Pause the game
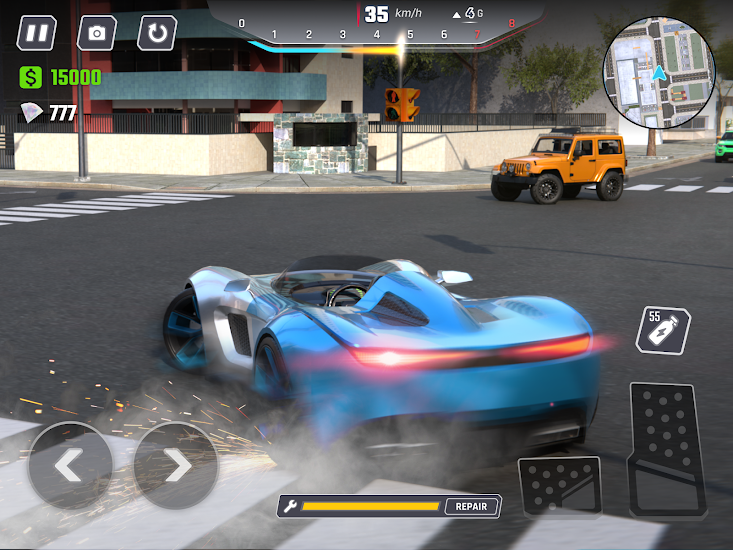Screen dimensions: 733x550 [37, 33]
